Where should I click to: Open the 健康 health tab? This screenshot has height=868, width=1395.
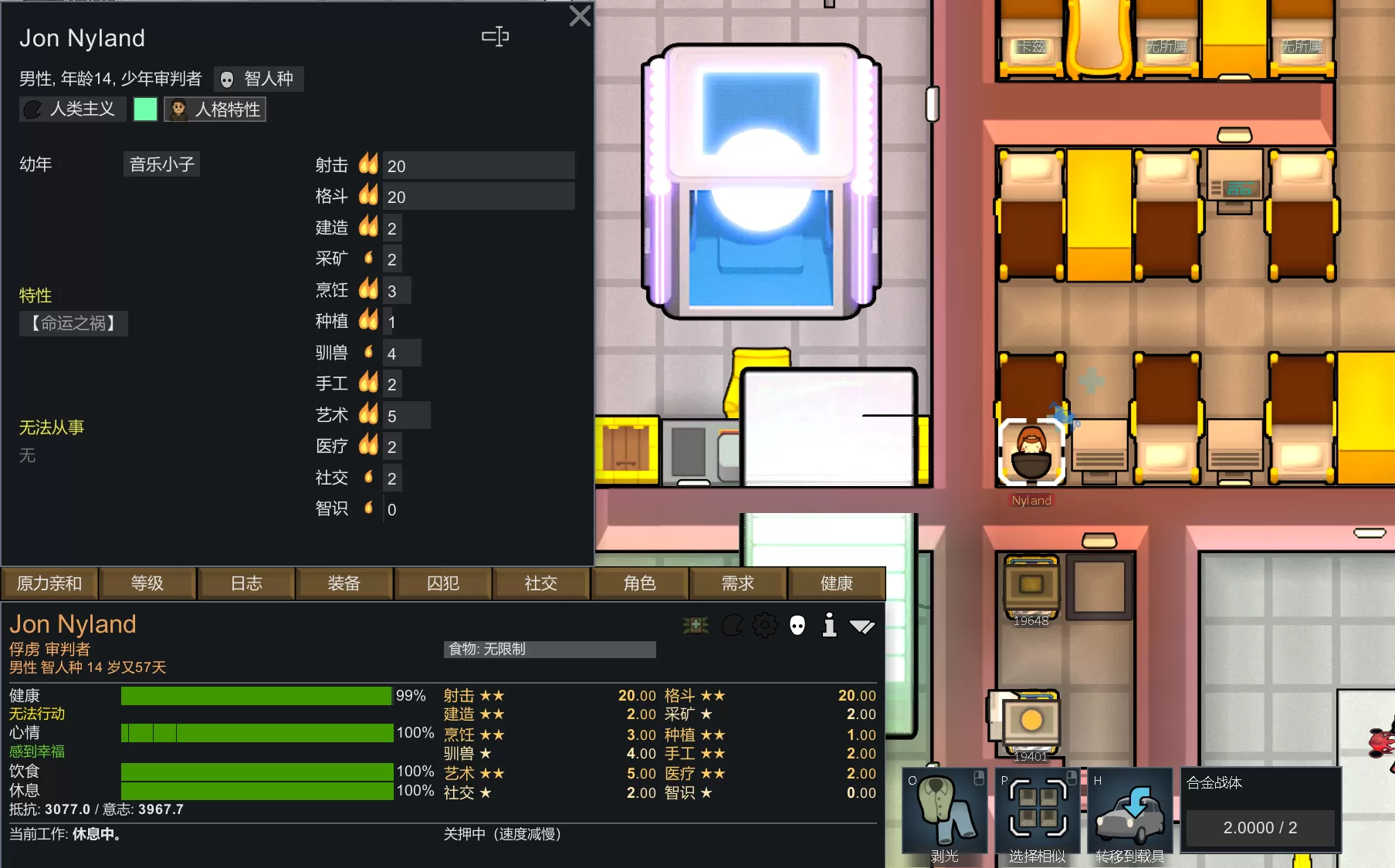click(837, 583)
